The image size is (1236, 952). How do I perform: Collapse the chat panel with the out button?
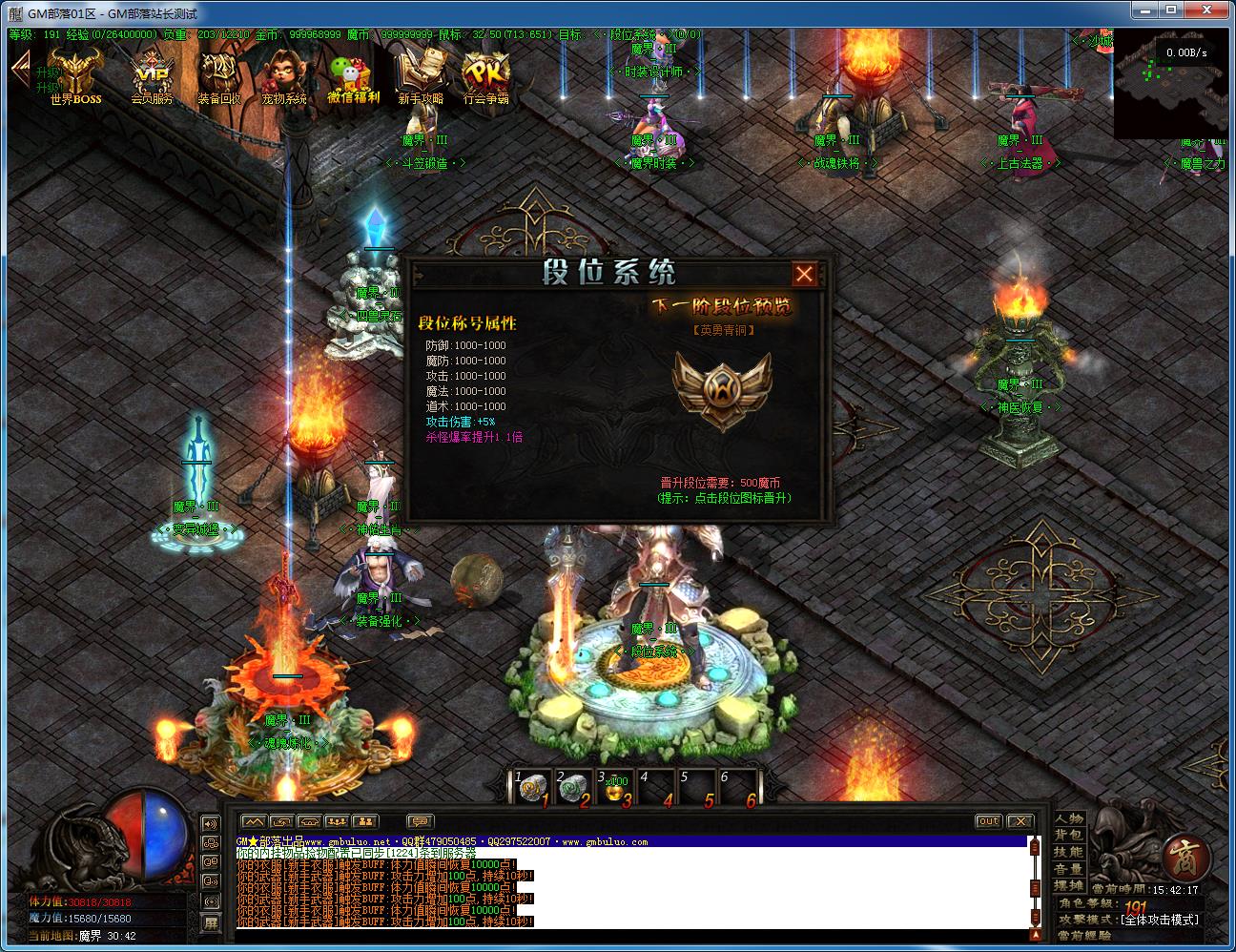click(988, 820)
